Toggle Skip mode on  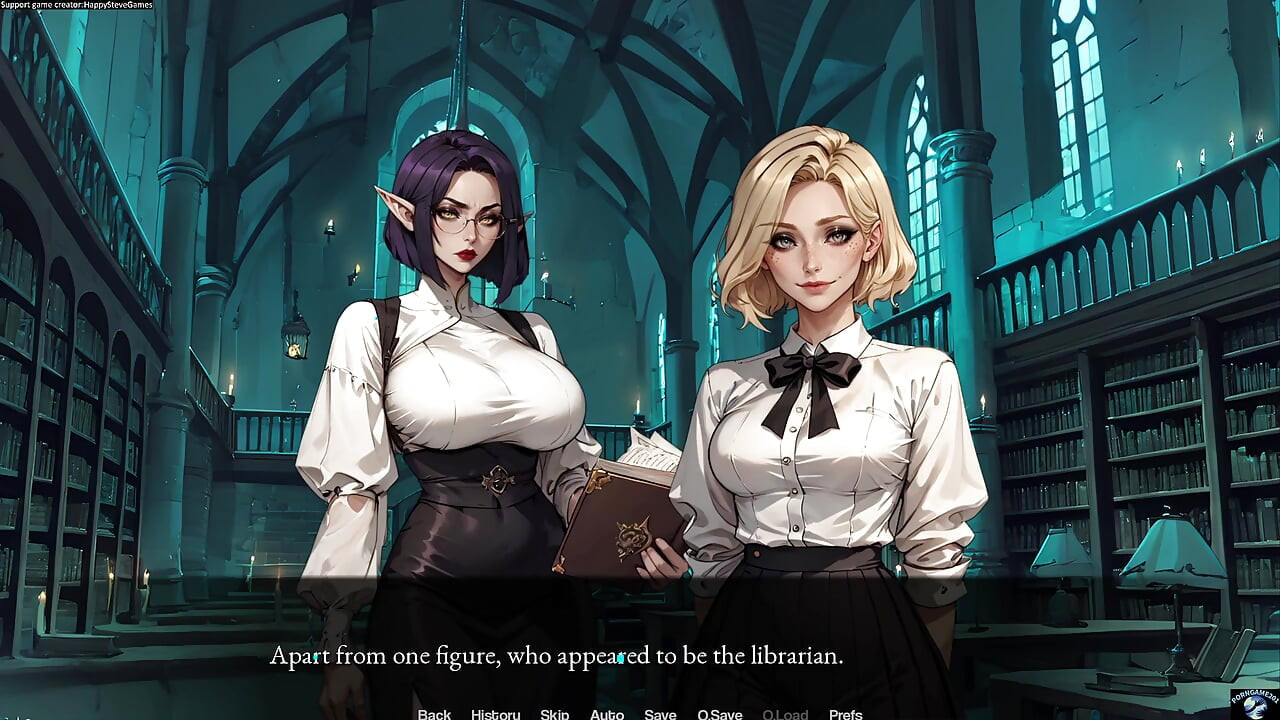(x=554, y=714)
